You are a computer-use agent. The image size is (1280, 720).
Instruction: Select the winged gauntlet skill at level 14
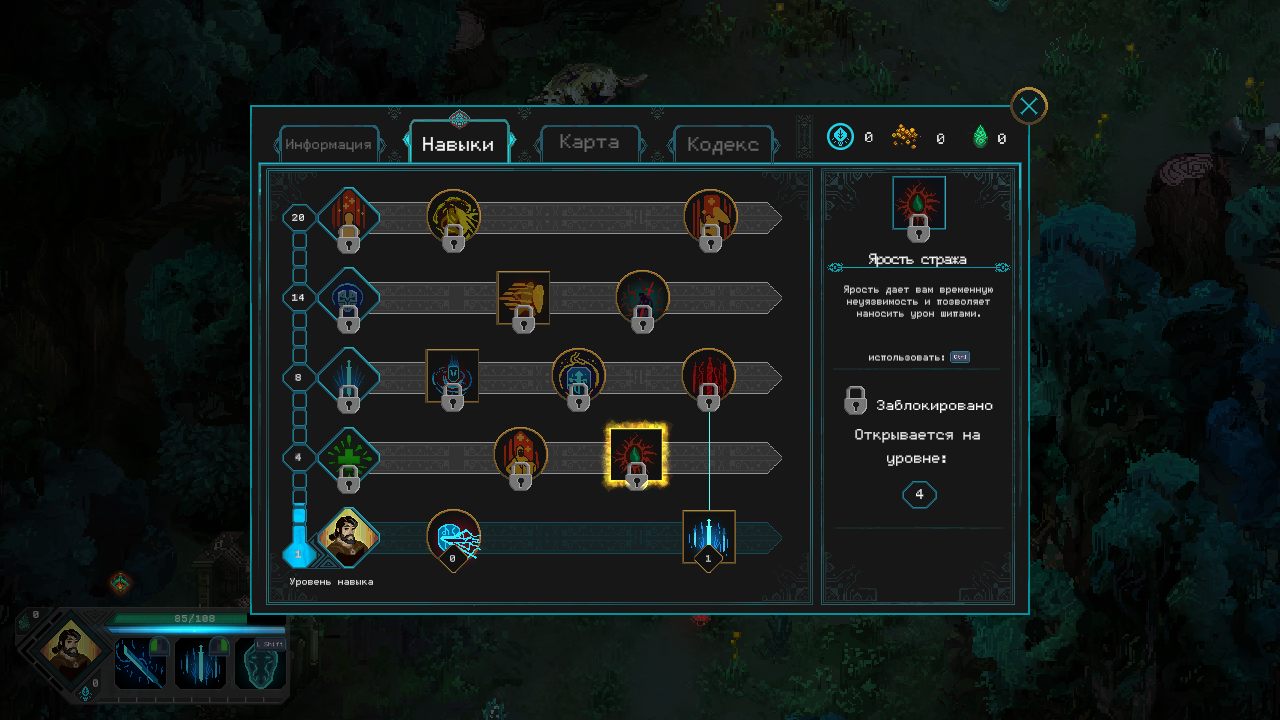[521, 297]
